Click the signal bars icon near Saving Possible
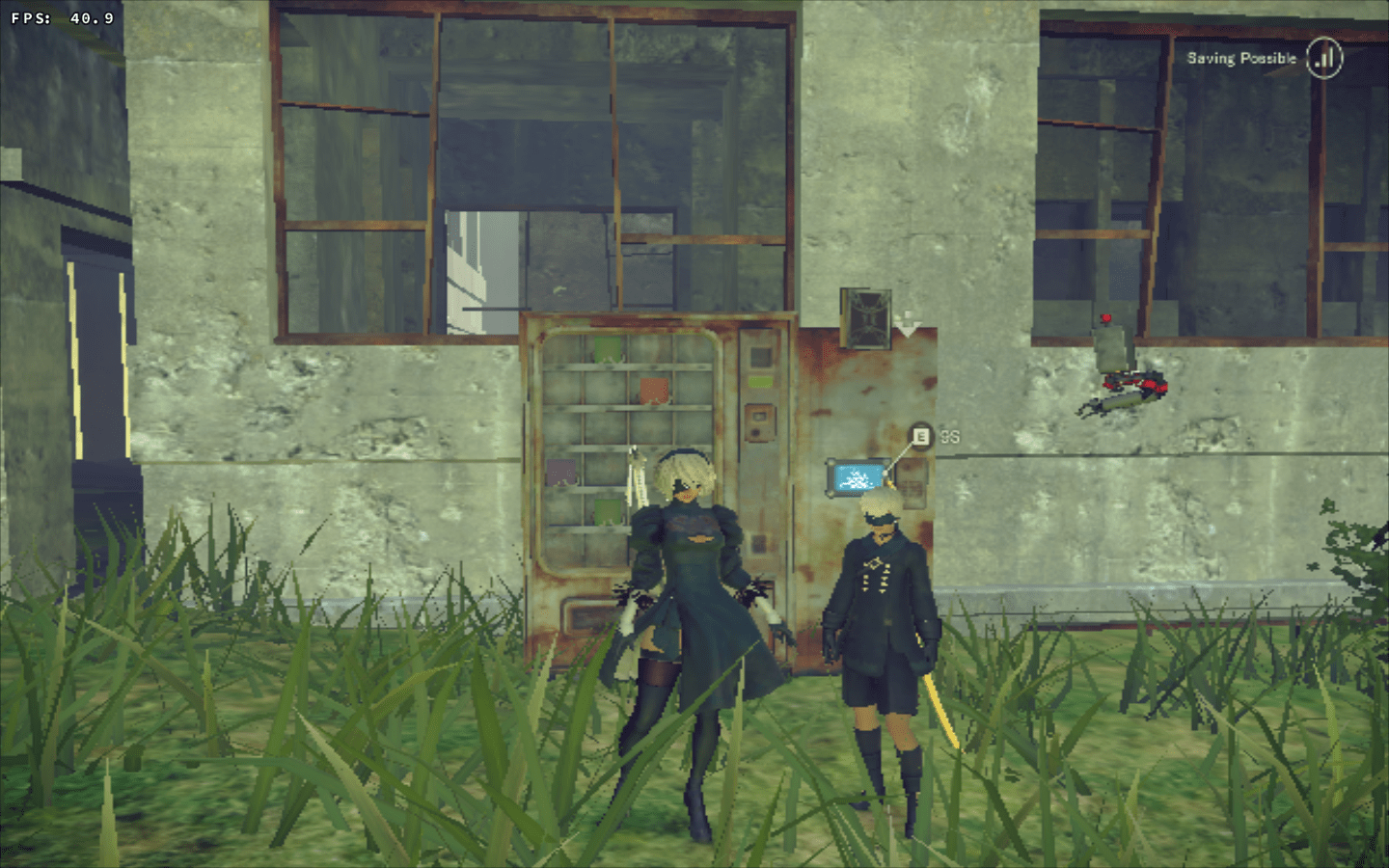1389x868 pixels. click(1325, 59)
